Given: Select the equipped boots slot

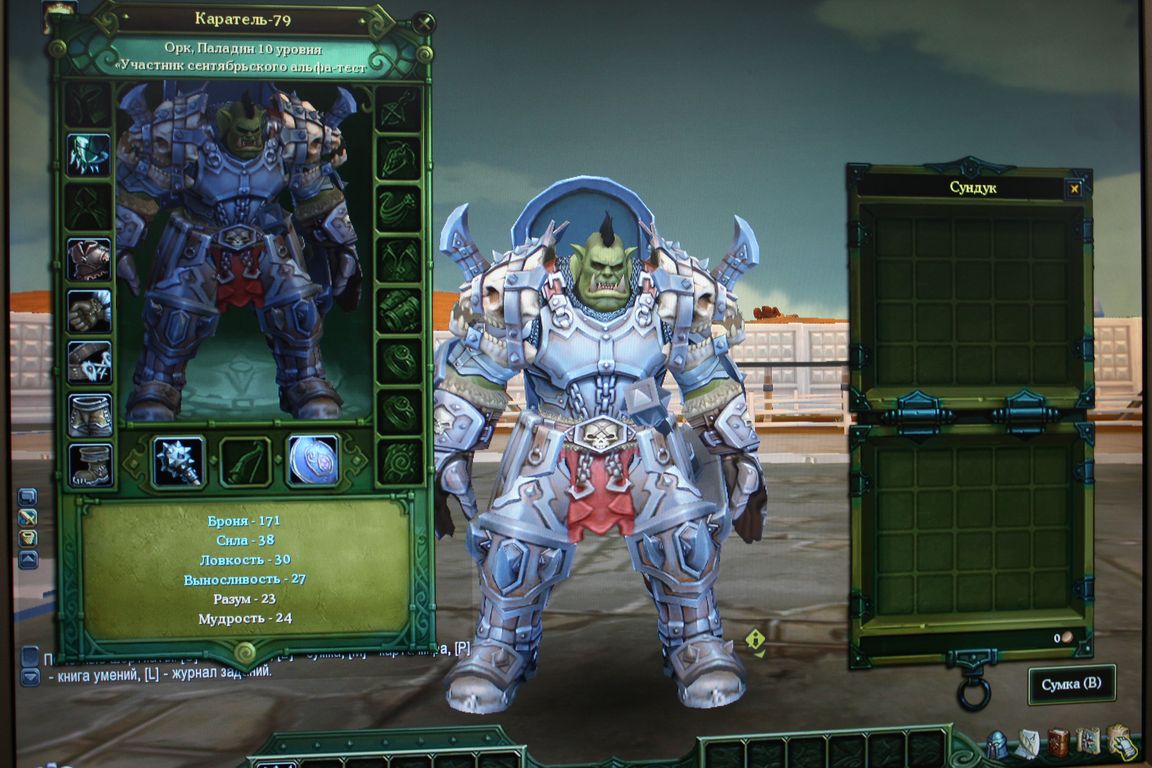Looking at the screenshot, I should (89, 465).
